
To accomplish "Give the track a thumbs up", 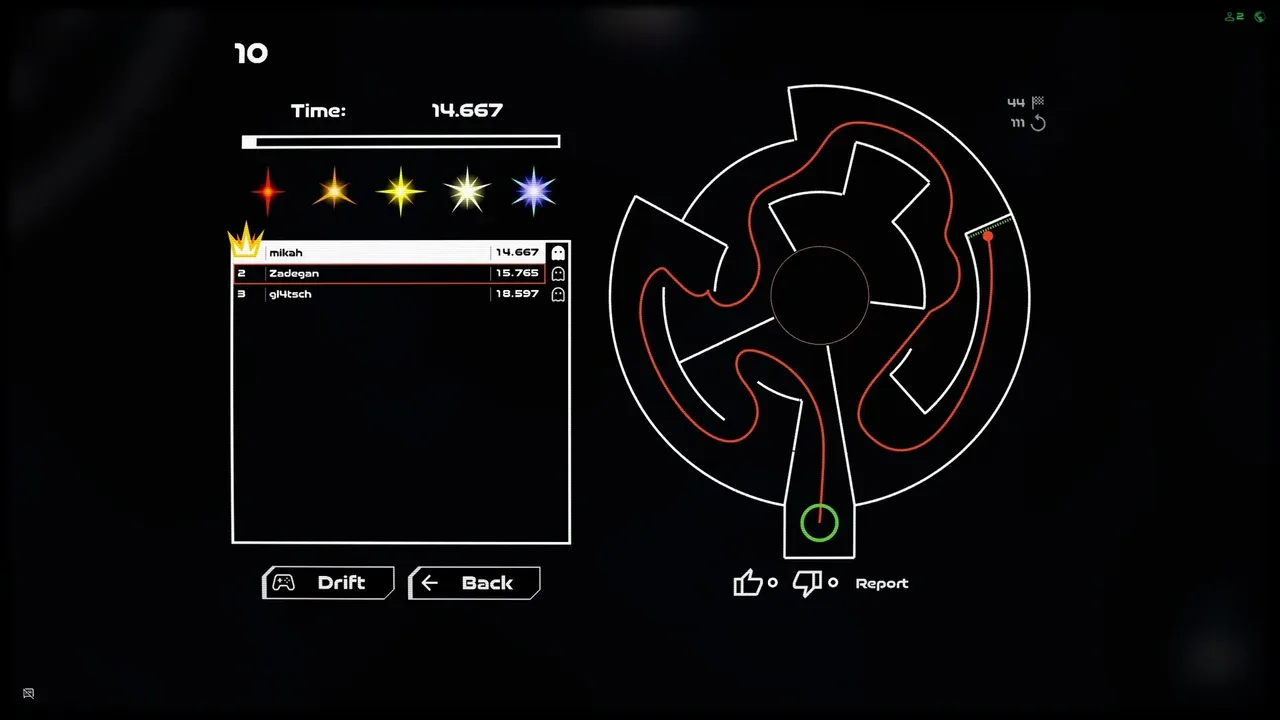I will pyautogui.click(x=748, y=583).
